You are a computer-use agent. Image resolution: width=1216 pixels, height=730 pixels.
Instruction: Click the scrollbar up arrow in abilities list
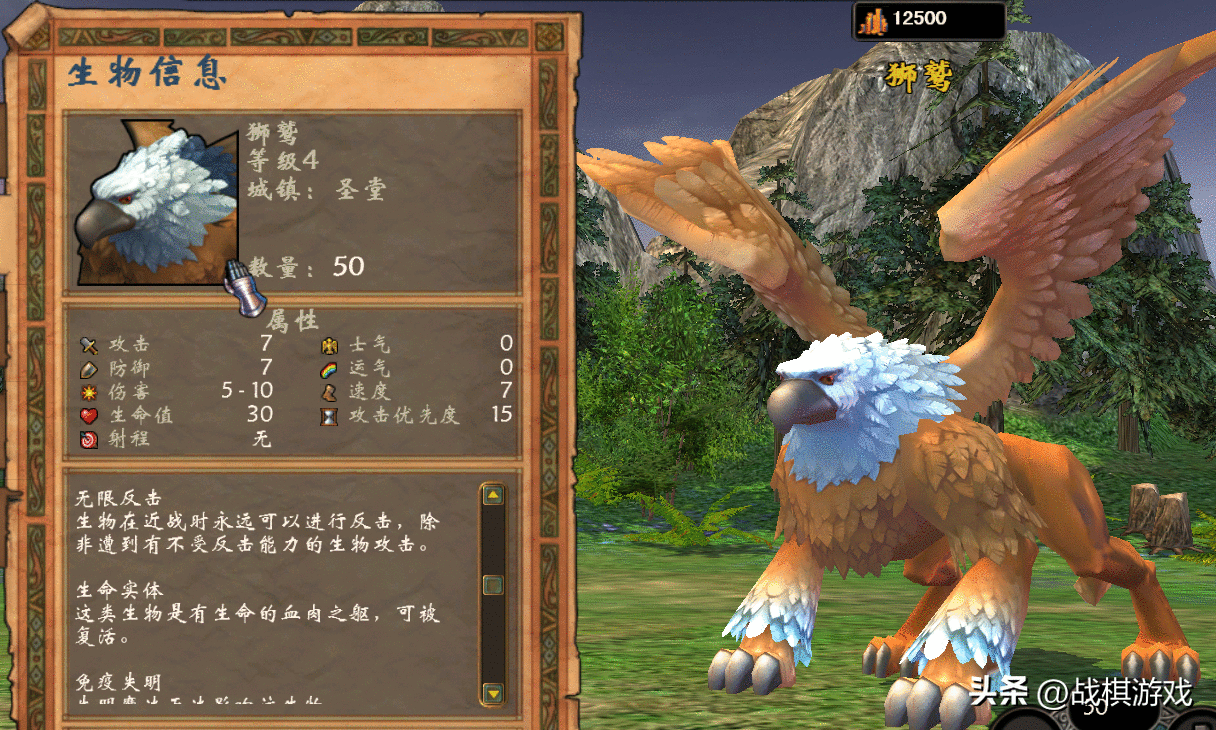(492, 495)
